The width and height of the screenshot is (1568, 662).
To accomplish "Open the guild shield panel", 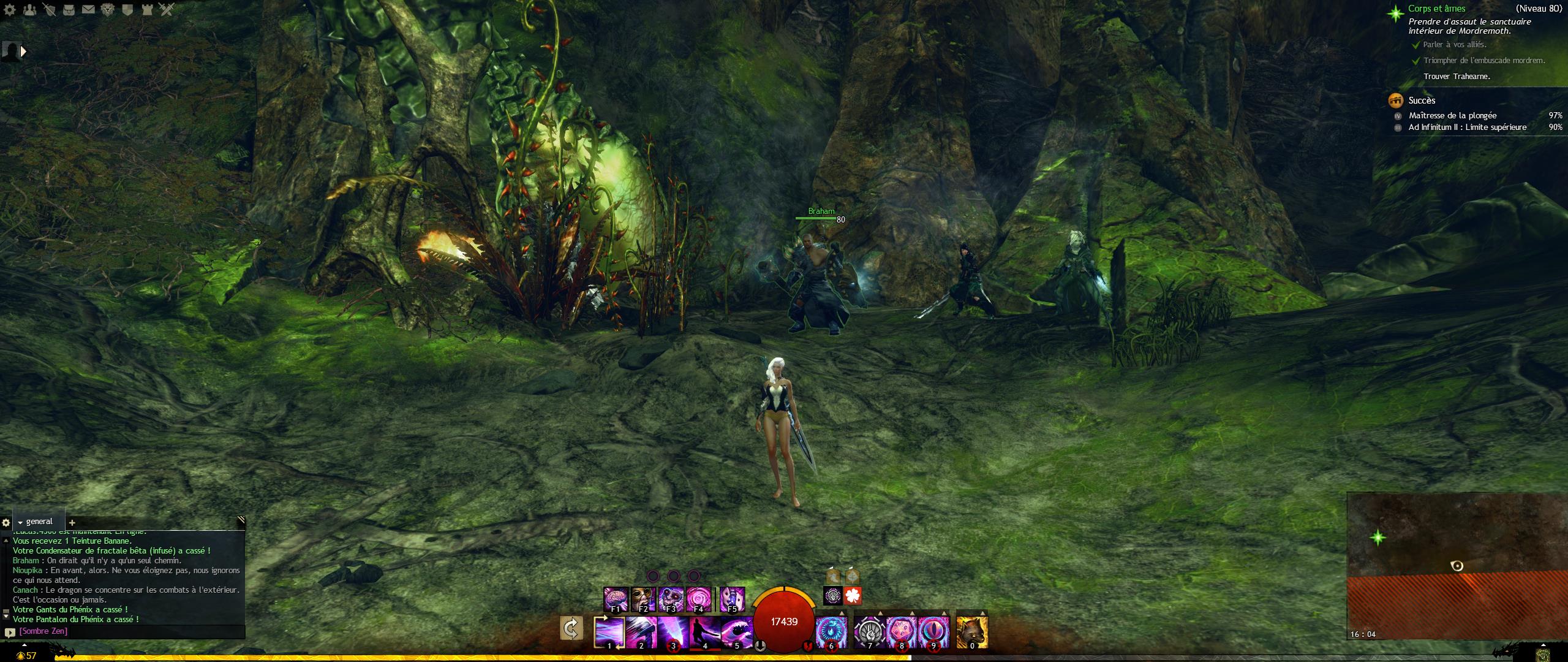I will pyautogui.click(x=127, y=10).
